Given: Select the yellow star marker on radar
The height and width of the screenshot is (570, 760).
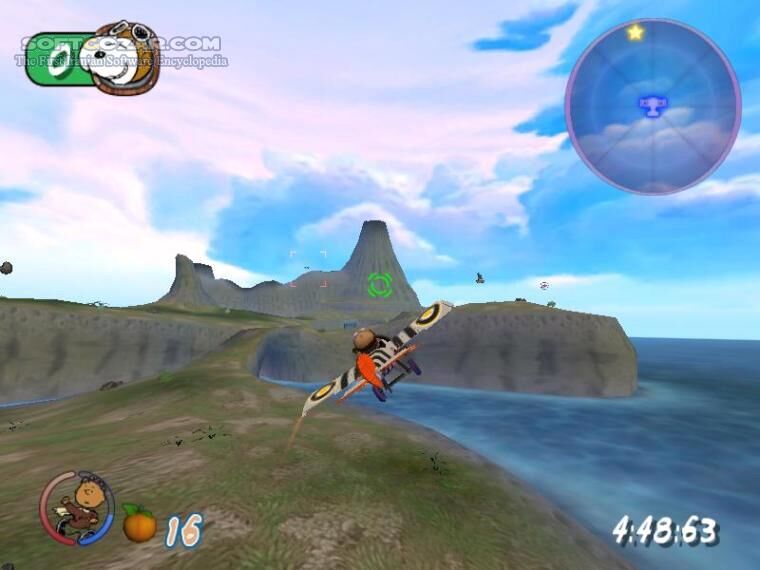Looking at the screenshot, I should [635, 33].
